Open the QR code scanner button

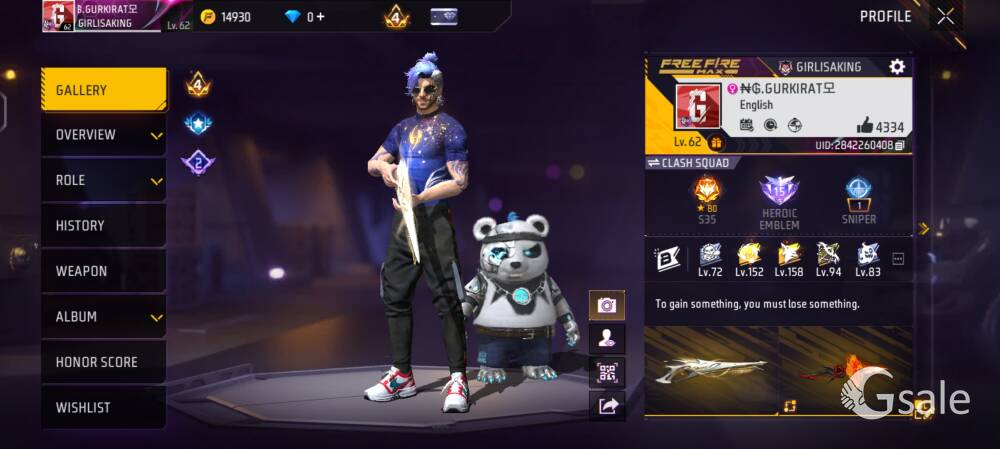[x=607, y=372]
